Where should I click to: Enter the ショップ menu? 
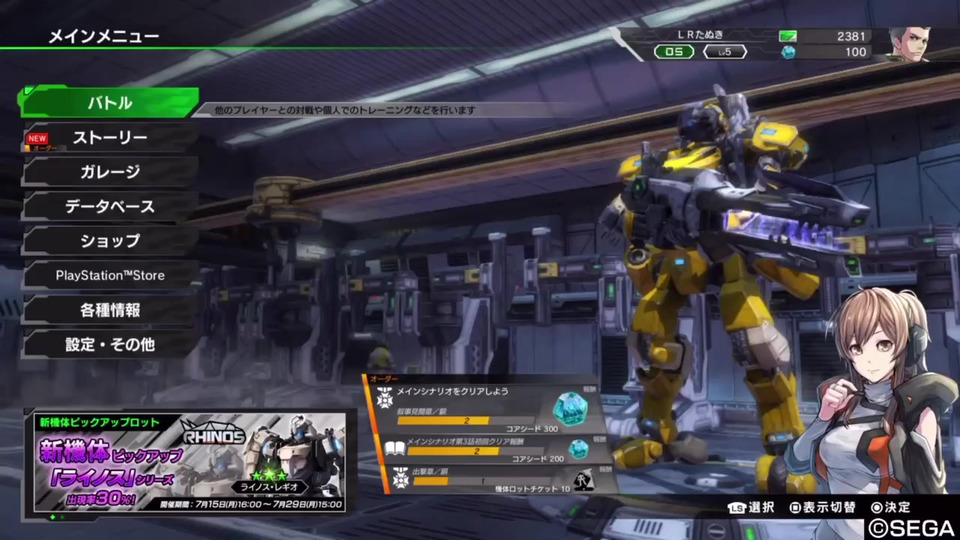(110, 241)
